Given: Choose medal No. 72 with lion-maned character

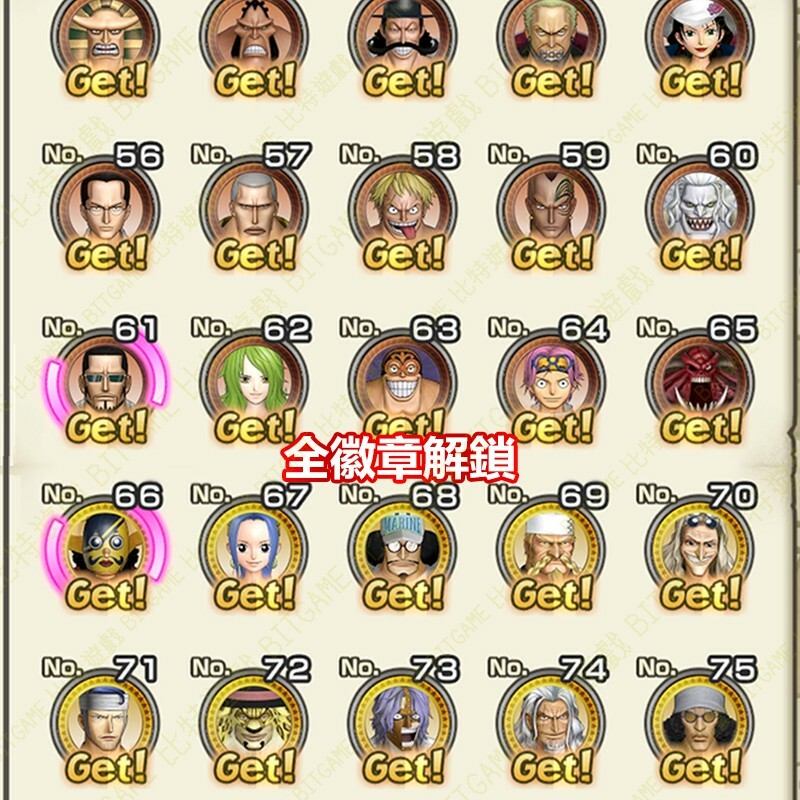Looking at the screenshot, I should (253, 720).
